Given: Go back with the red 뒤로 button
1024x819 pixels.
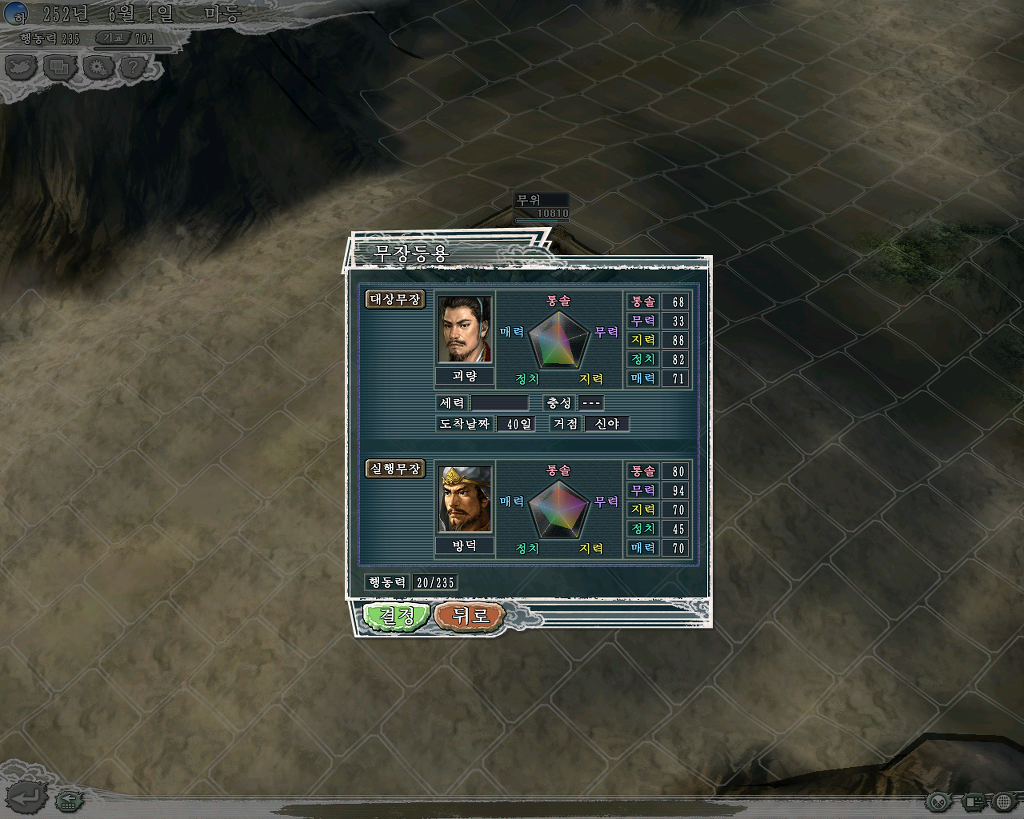Looking at the screenshot, I should [469, 616].
